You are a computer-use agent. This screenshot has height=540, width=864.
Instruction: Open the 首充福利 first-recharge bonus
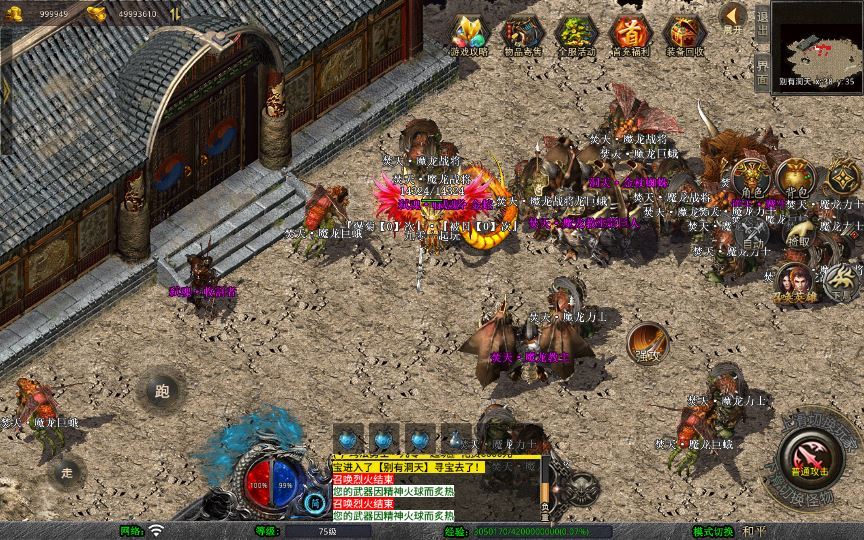point(629,35)
